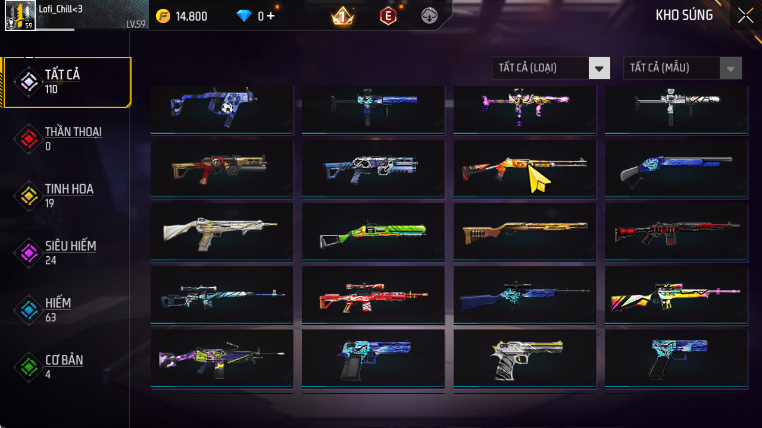This screenshot has width=762, height=428.
Task: Choose the orange flame shotgun skin
Action: (x=525, y=168)
